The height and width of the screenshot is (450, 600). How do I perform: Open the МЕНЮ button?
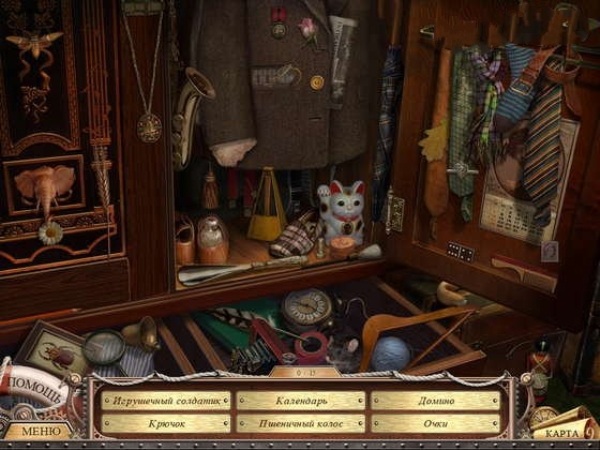point(33,432)
